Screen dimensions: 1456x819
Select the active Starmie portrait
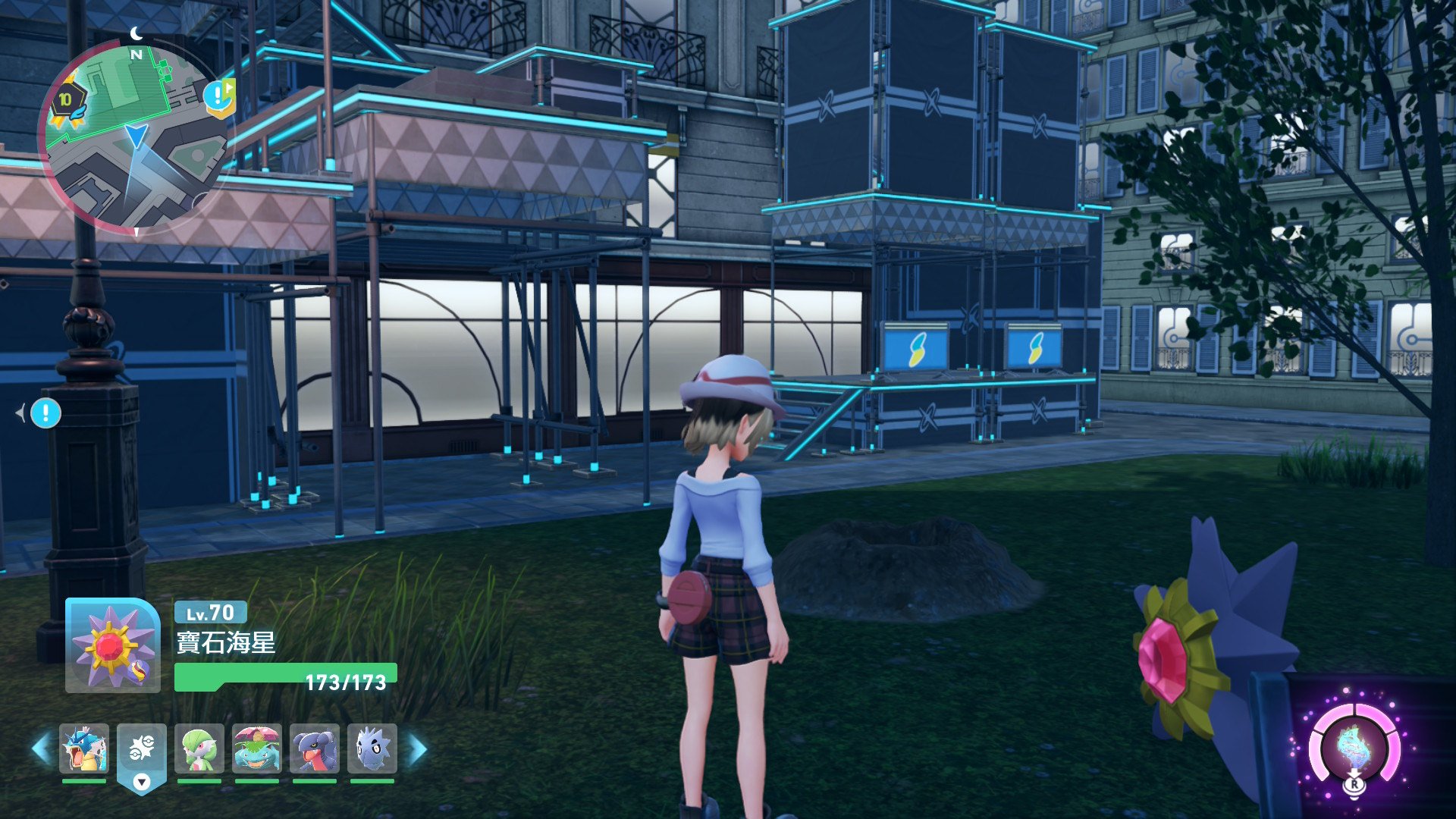coord(112,645)
